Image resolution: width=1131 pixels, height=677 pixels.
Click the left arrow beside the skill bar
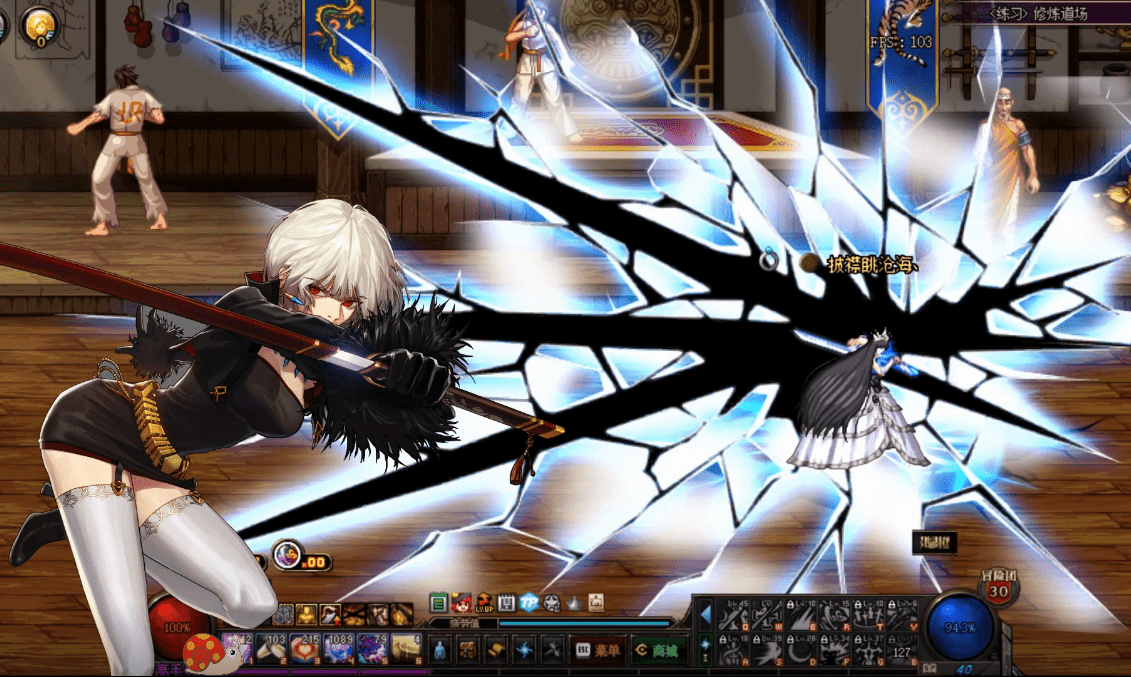click(x=704, y=614)
